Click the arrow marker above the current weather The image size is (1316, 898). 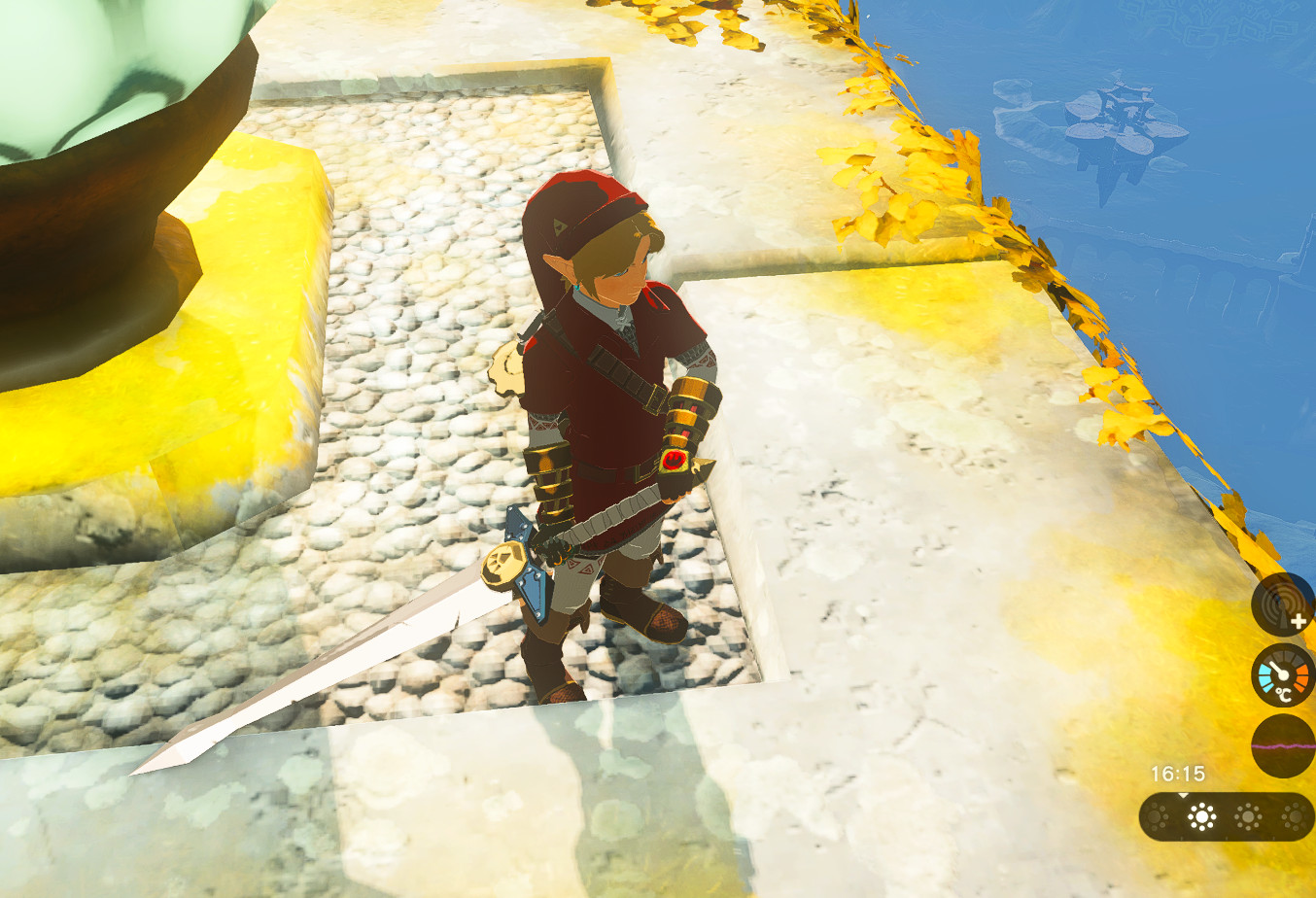point(1183,796)
